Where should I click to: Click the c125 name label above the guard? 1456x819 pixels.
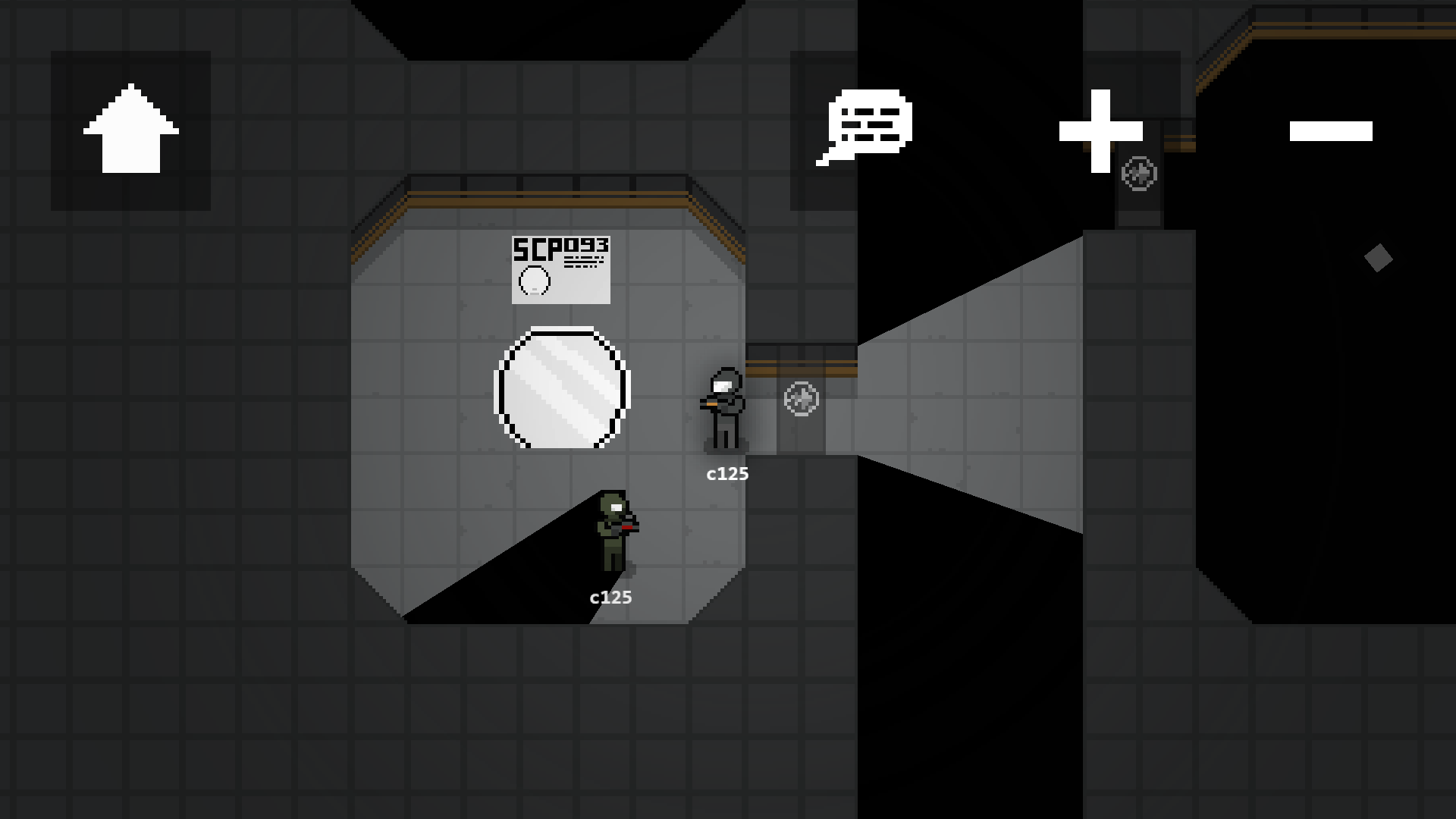click(x=726, y=473)
